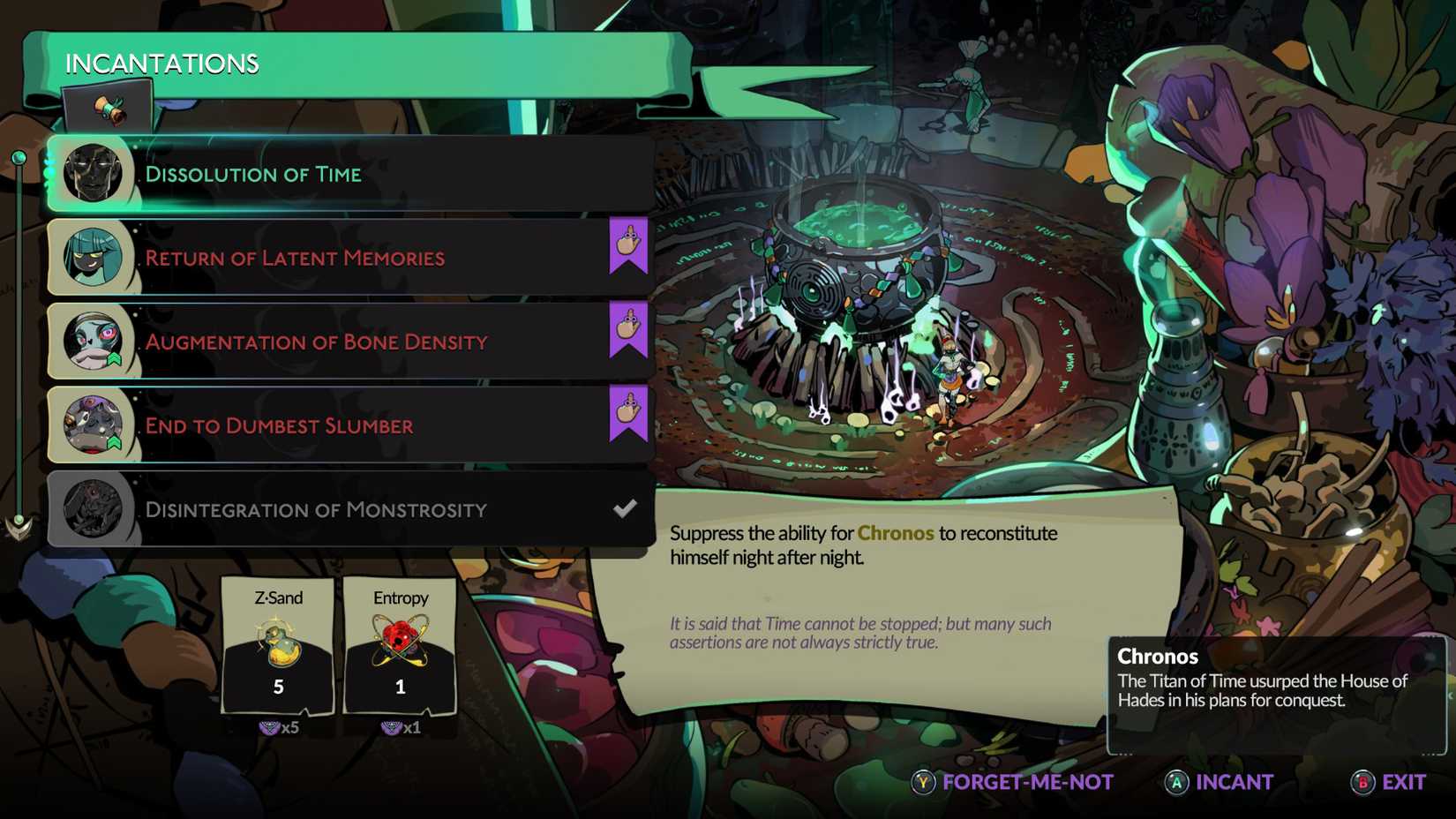
Task: Click the Return of Latent Memories portrait
Action: point(93,258)
